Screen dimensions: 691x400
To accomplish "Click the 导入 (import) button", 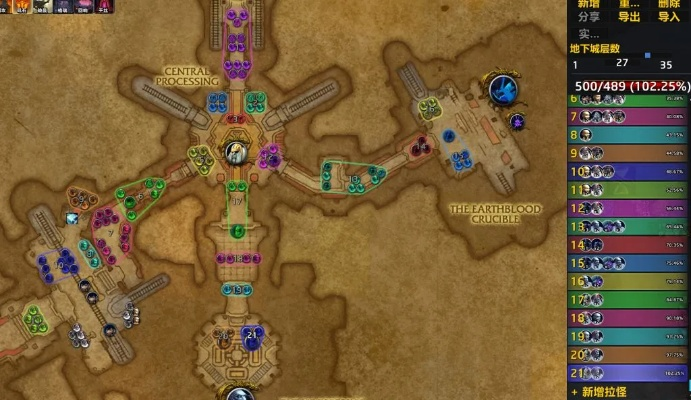I will 669,16.
